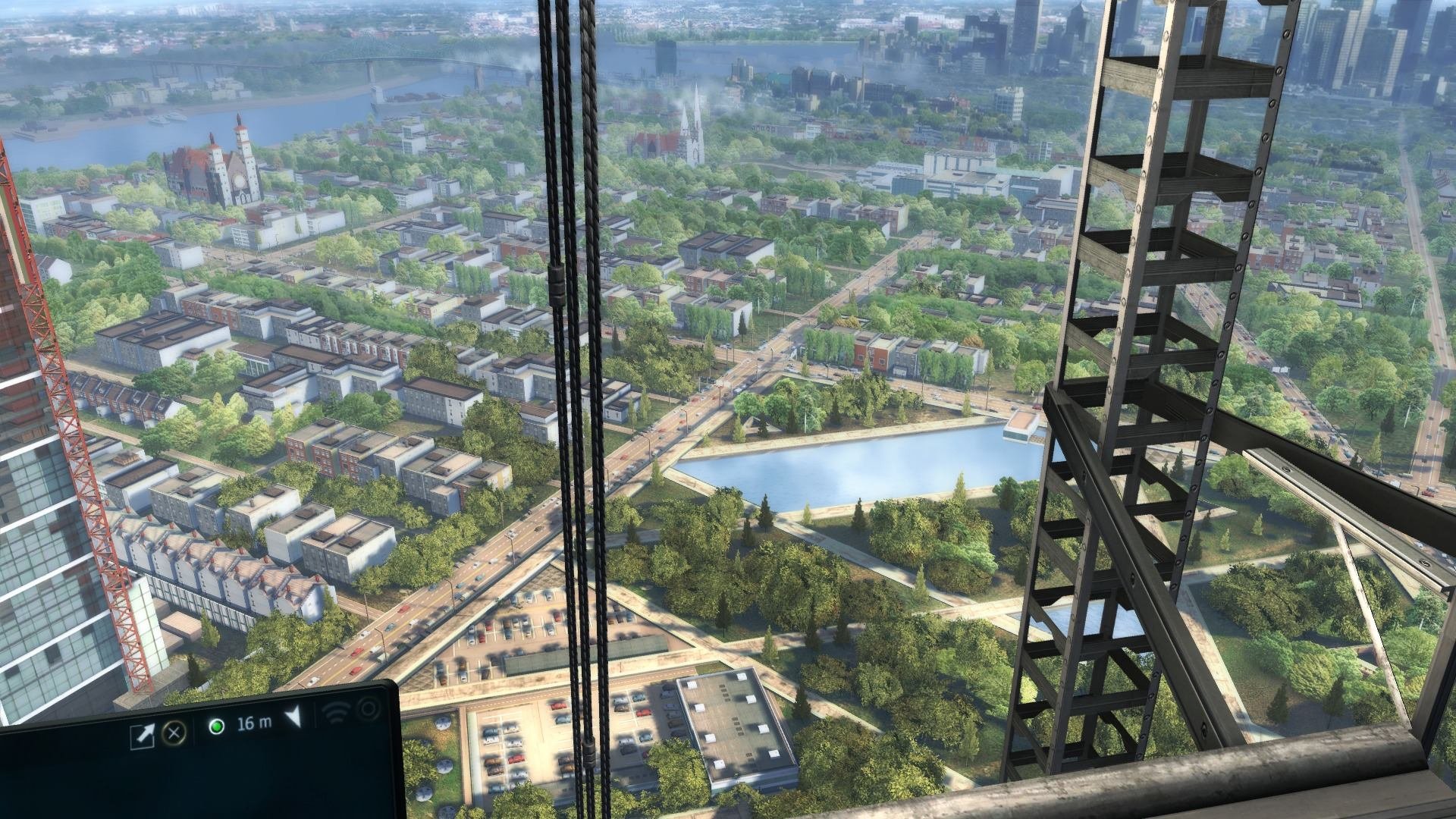The height and width of the screenshot is (819, 1456).
Task: Open the distance readout options
Action: [x=254, y=723]
